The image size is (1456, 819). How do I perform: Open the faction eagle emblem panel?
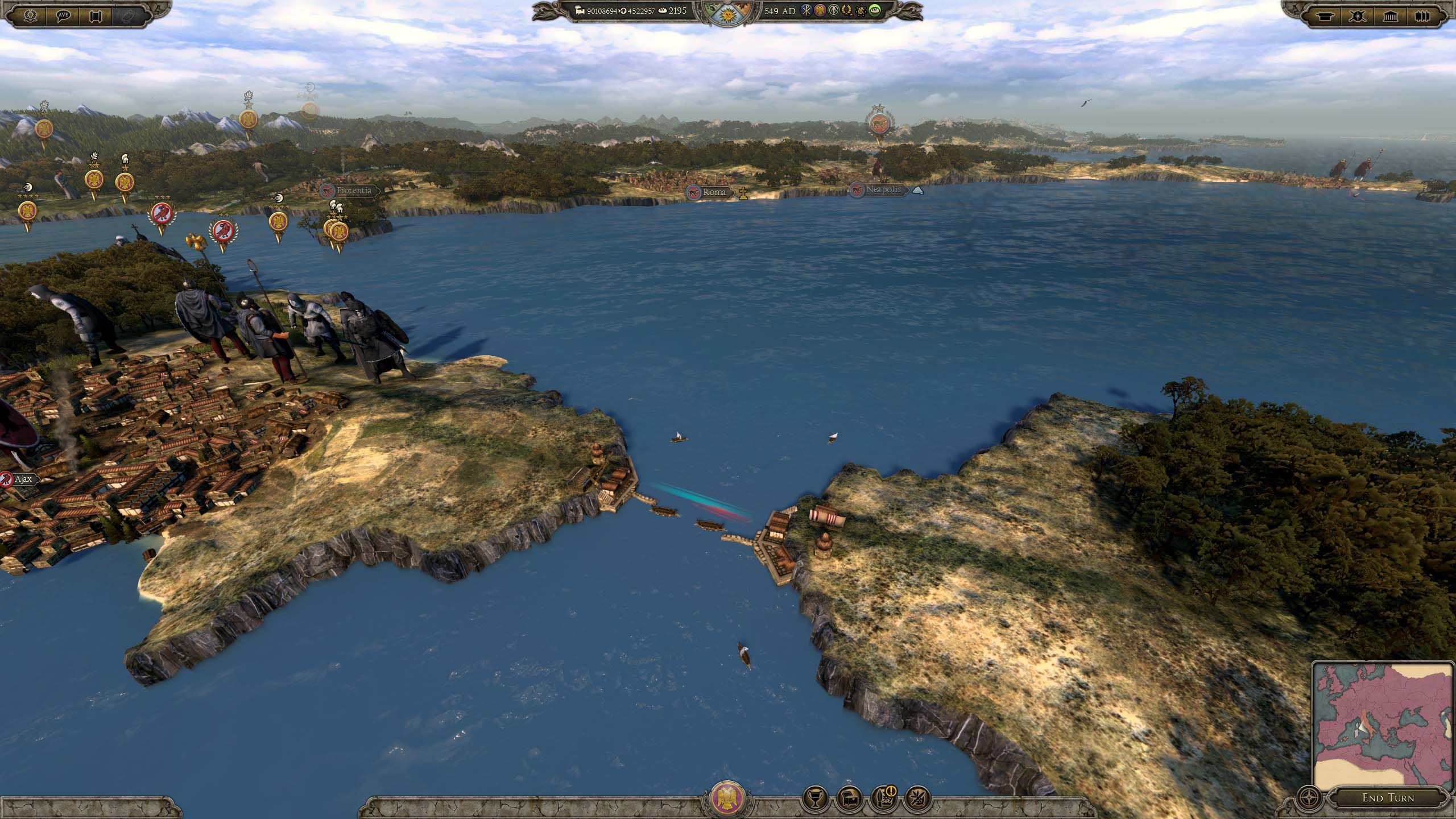coord(727,797)
